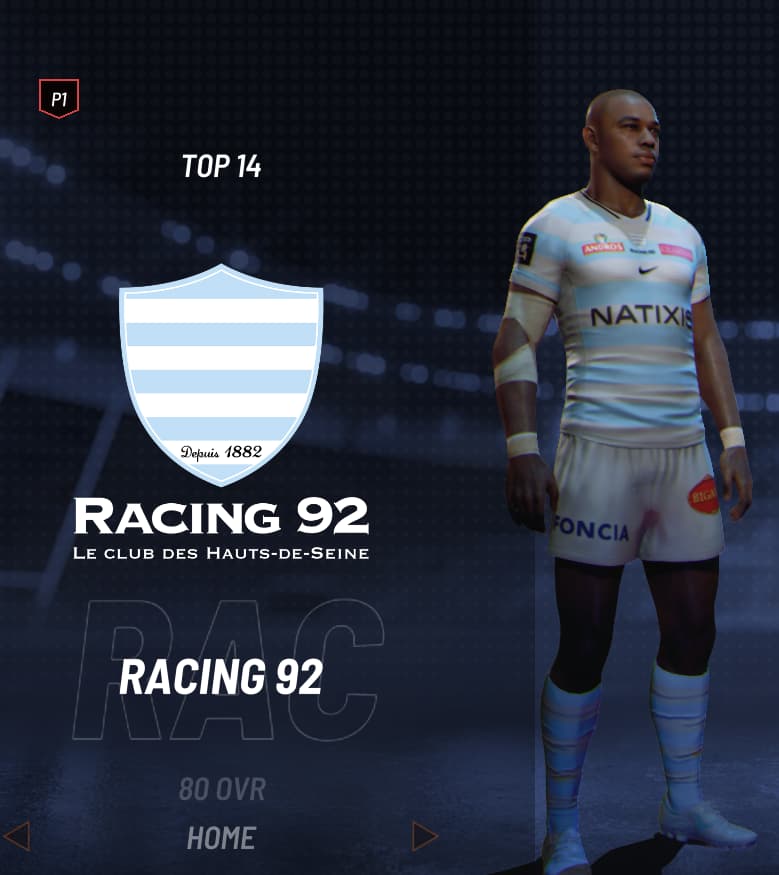Choose the HOME kit label

(x=221, y=838)
